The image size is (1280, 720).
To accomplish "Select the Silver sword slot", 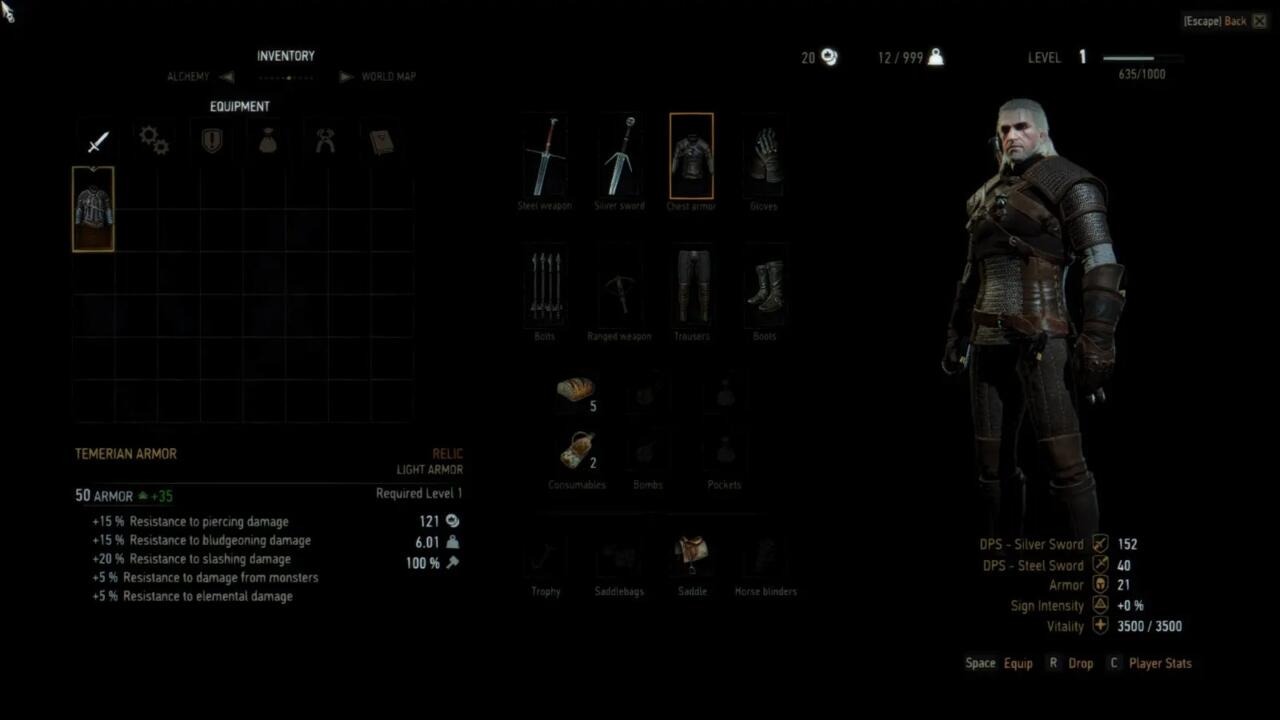I will point(619,155).
